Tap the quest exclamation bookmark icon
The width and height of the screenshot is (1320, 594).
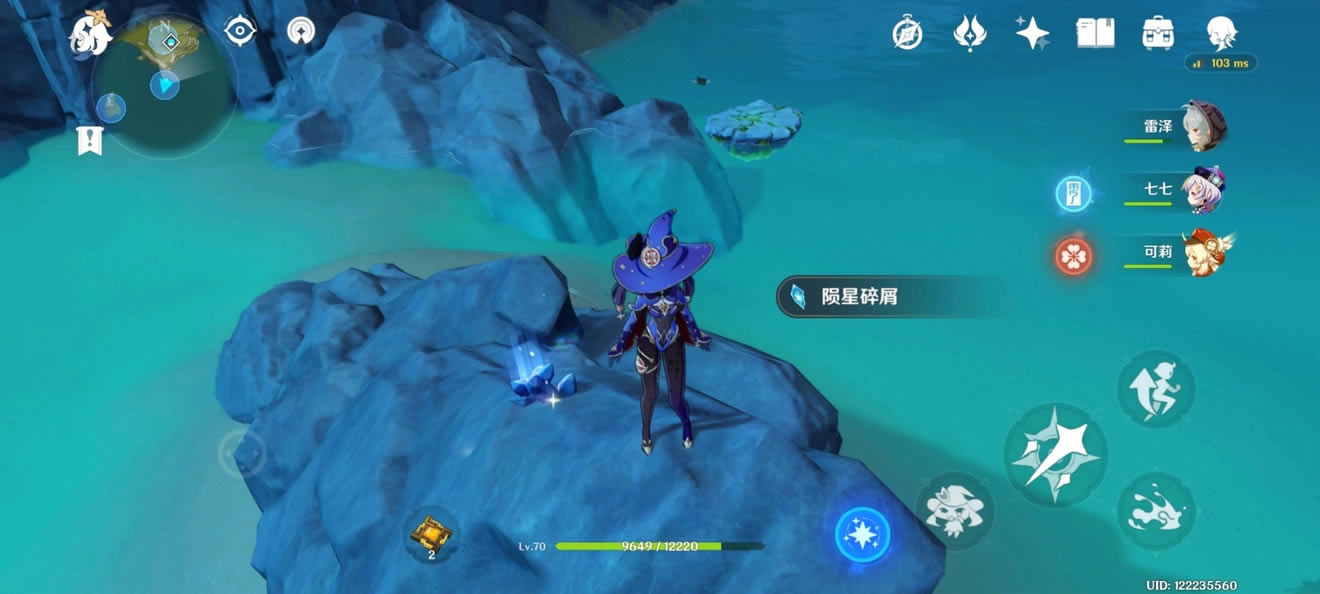(90, 141)
